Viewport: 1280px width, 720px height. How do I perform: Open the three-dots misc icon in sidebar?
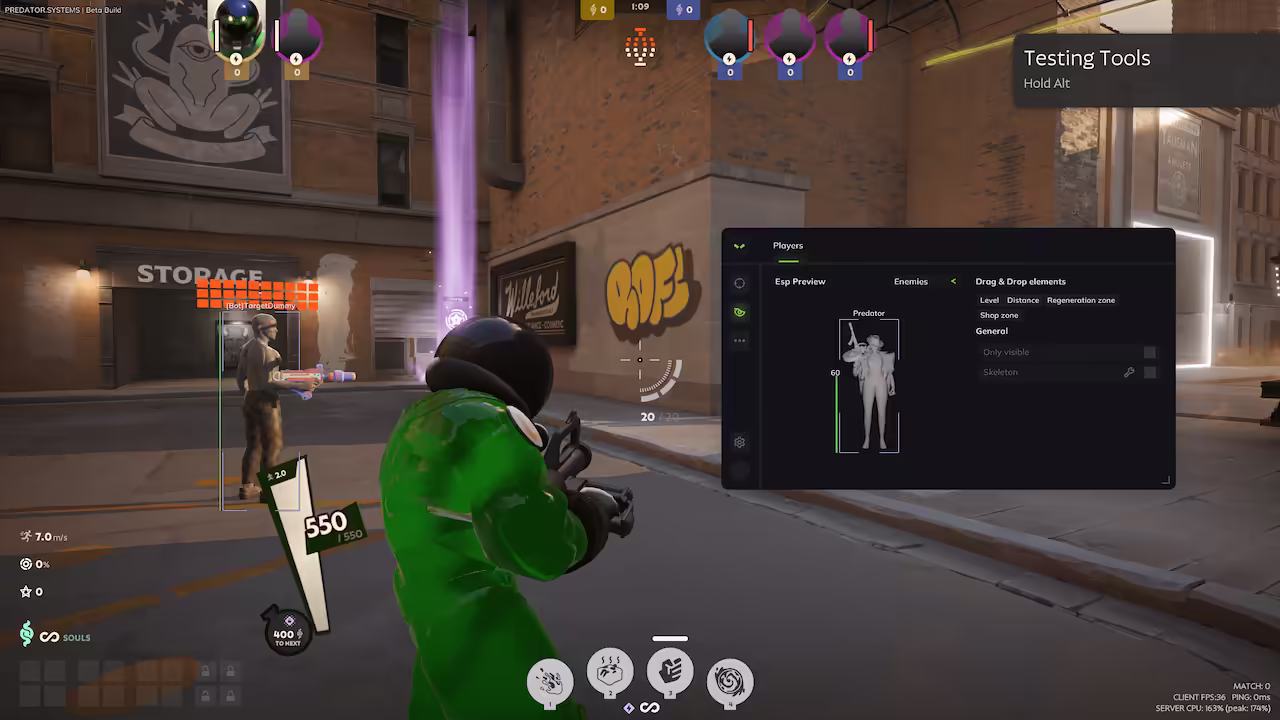pyautogui.click(x=740, y=340)
